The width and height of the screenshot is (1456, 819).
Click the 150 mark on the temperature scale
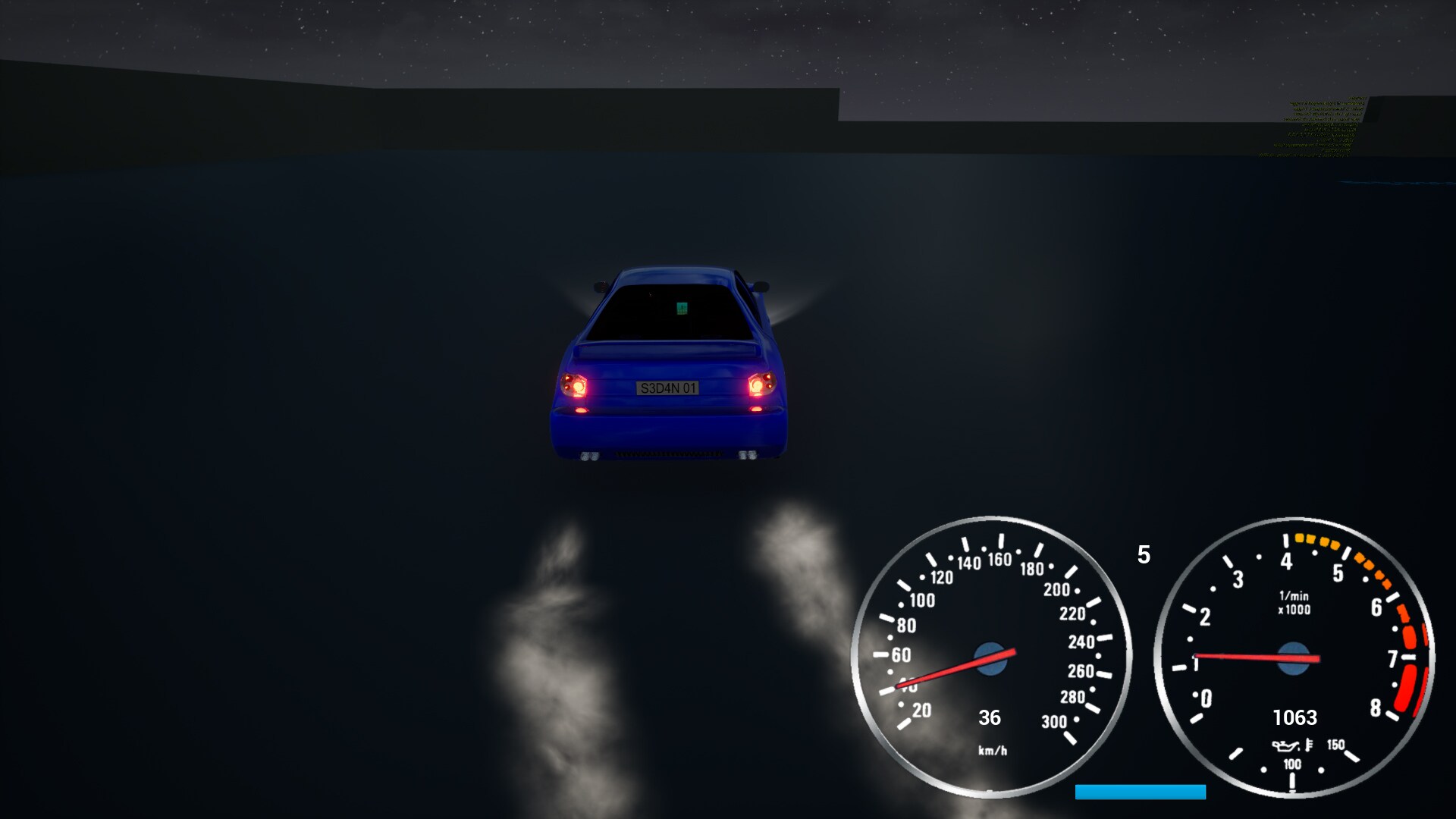pyautogui.click(x=1337, y=745)
